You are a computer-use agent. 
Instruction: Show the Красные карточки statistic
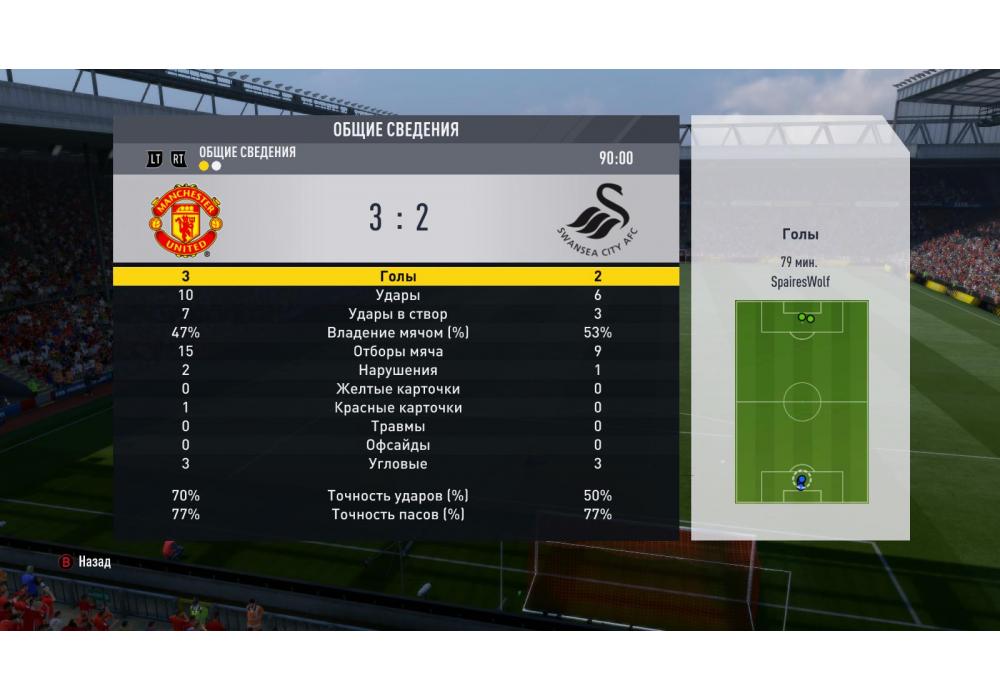tap(397, 408)
